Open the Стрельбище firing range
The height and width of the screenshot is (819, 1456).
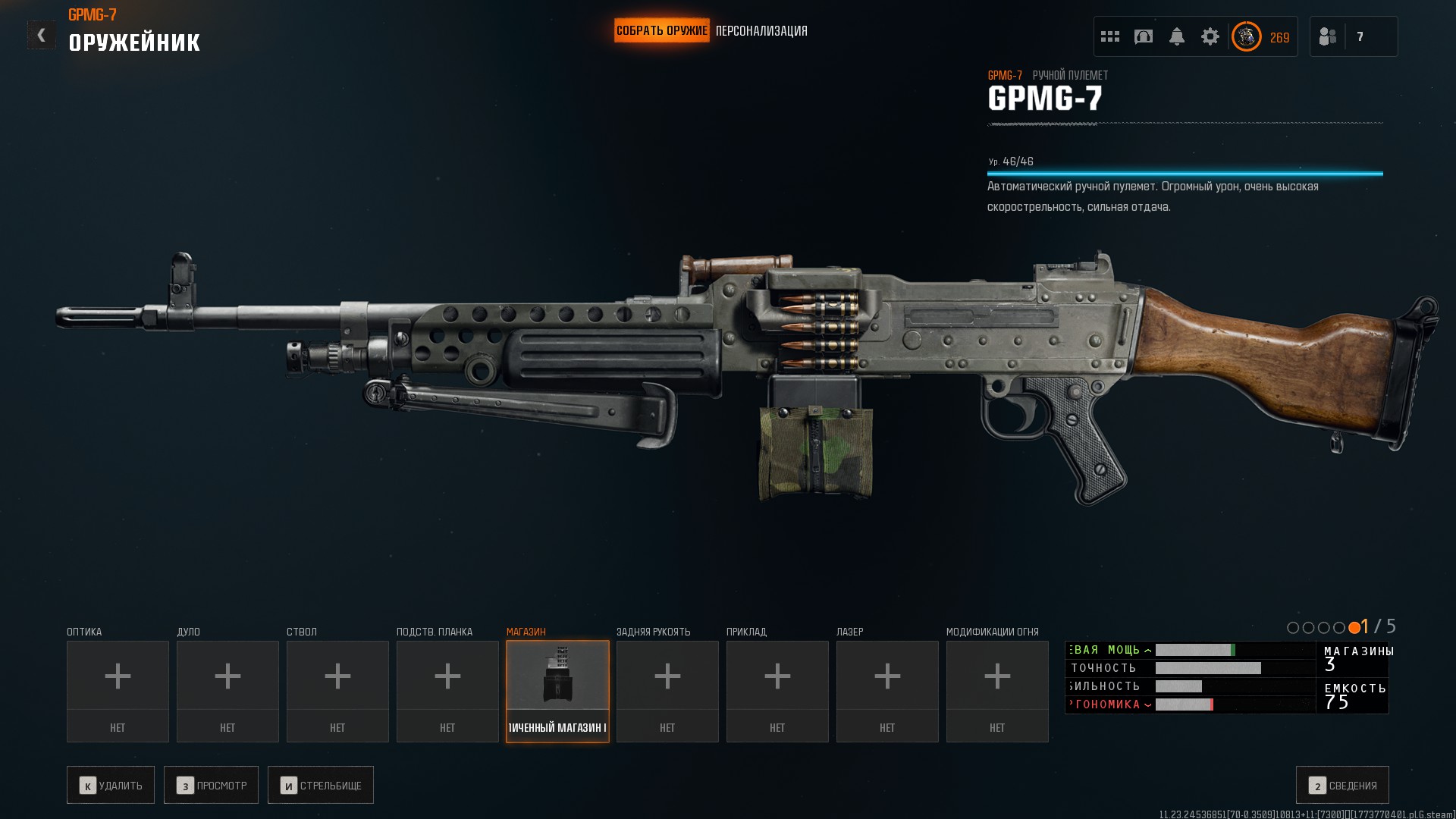point(321,785)
